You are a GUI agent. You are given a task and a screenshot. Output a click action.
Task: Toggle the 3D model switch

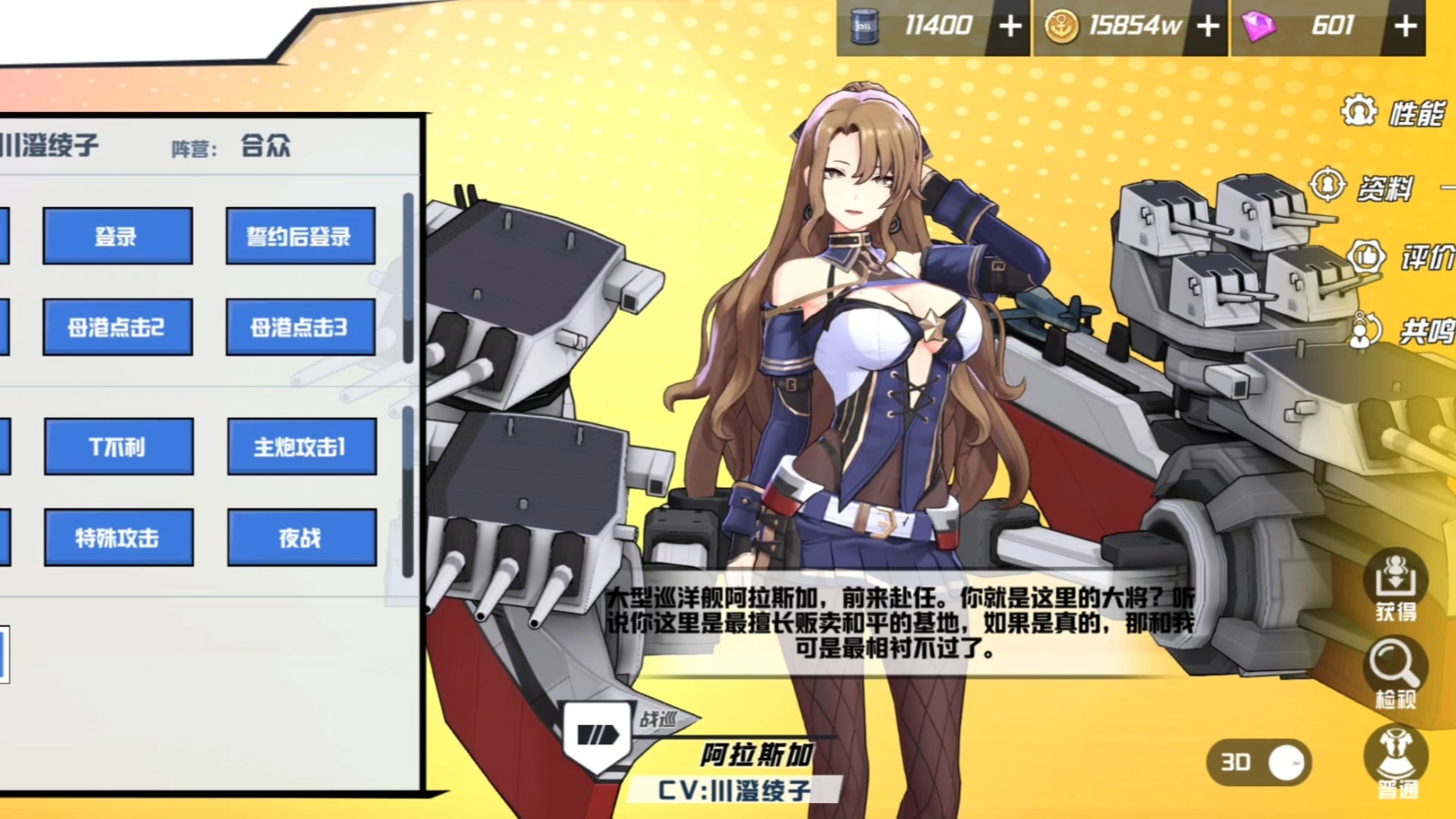coord(1259,763)
